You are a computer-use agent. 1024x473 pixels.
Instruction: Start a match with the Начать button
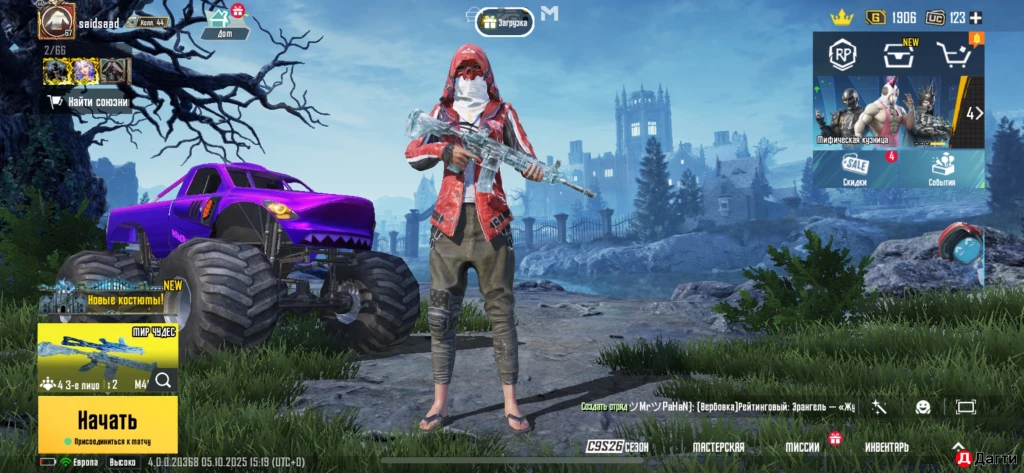(107, 423)
